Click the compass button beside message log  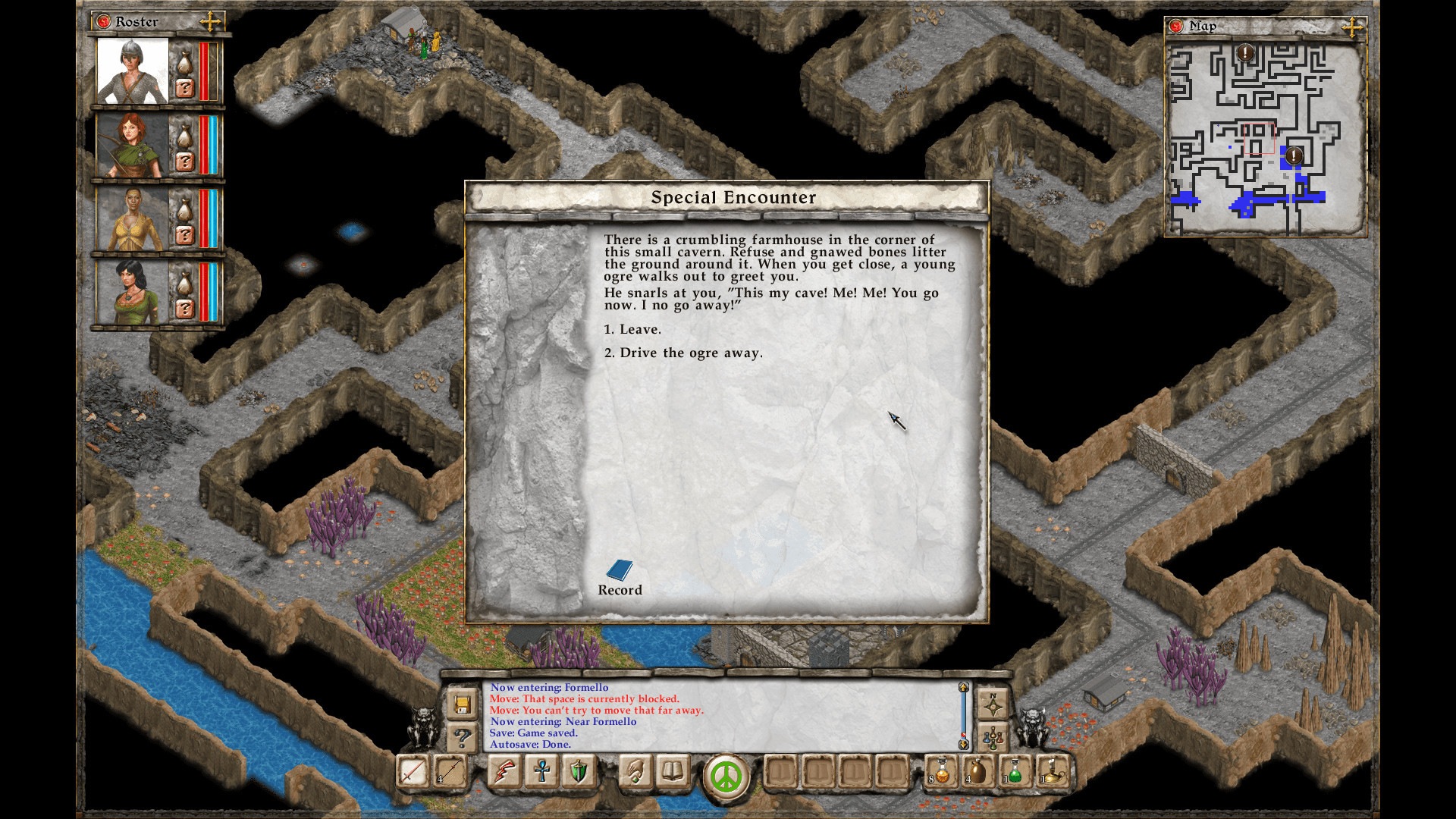[x=993, y=705]
